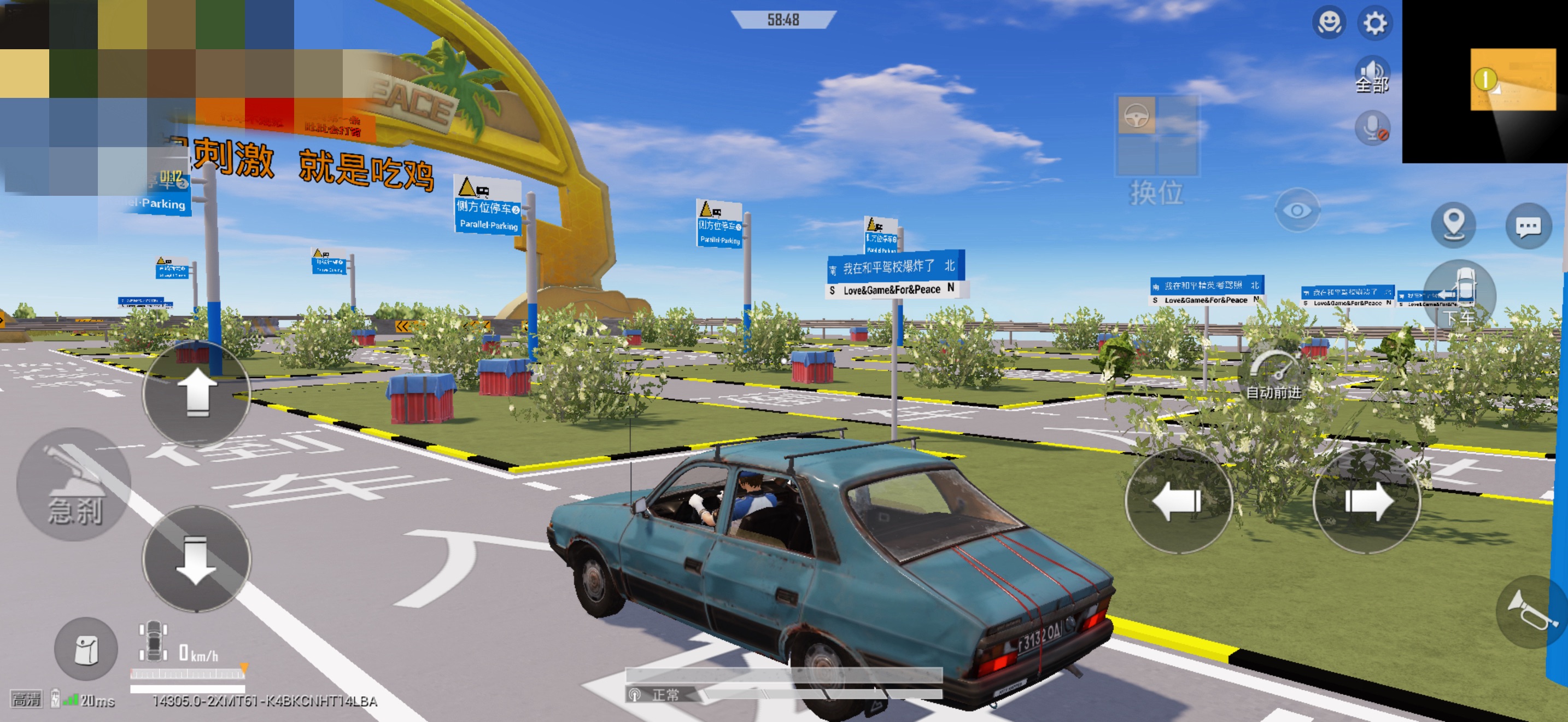Activate the 急刹 handbrake button
The image size is (1568, 722).
coord(74,485)
